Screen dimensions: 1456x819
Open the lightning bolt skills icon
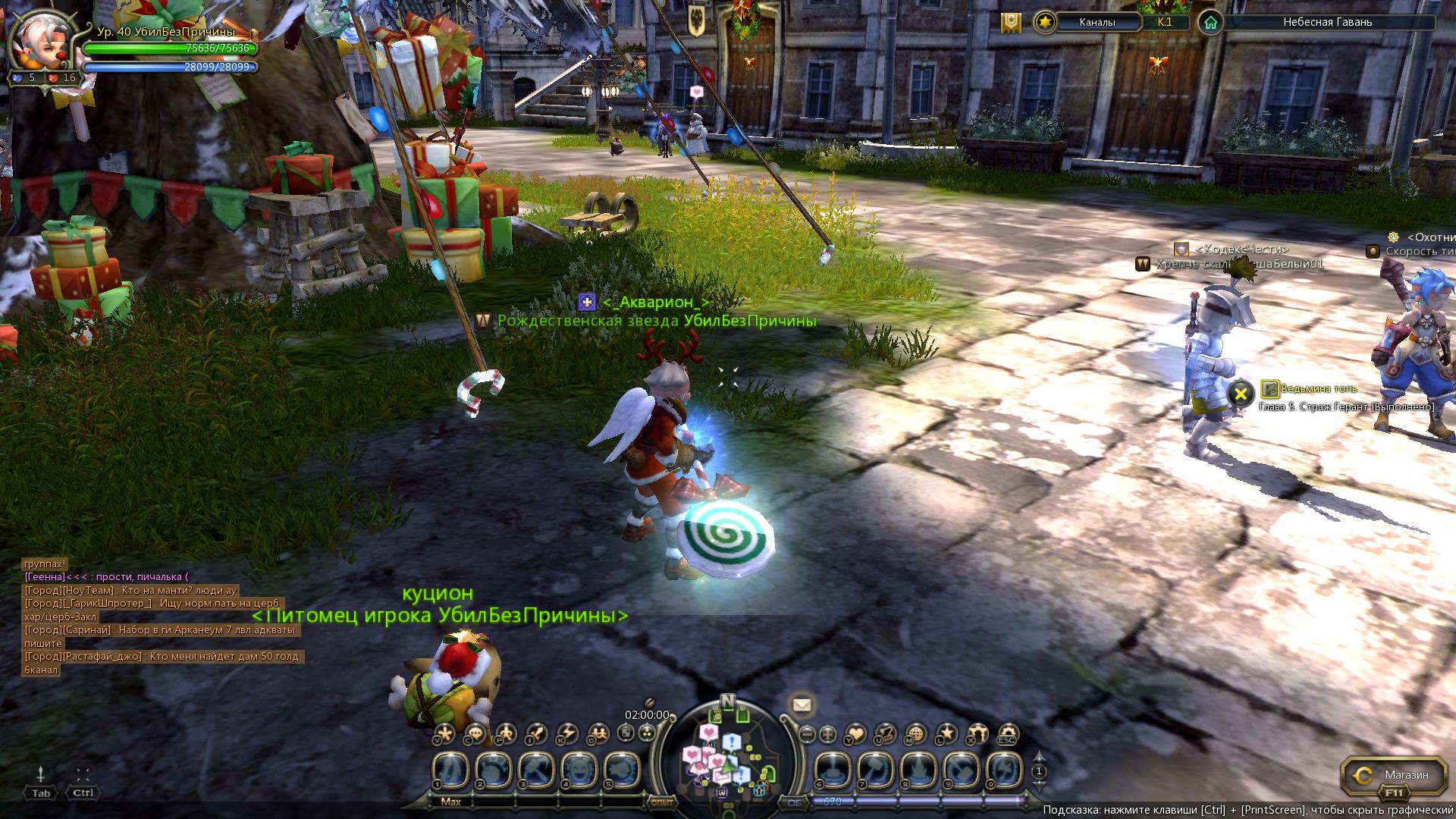568,733
